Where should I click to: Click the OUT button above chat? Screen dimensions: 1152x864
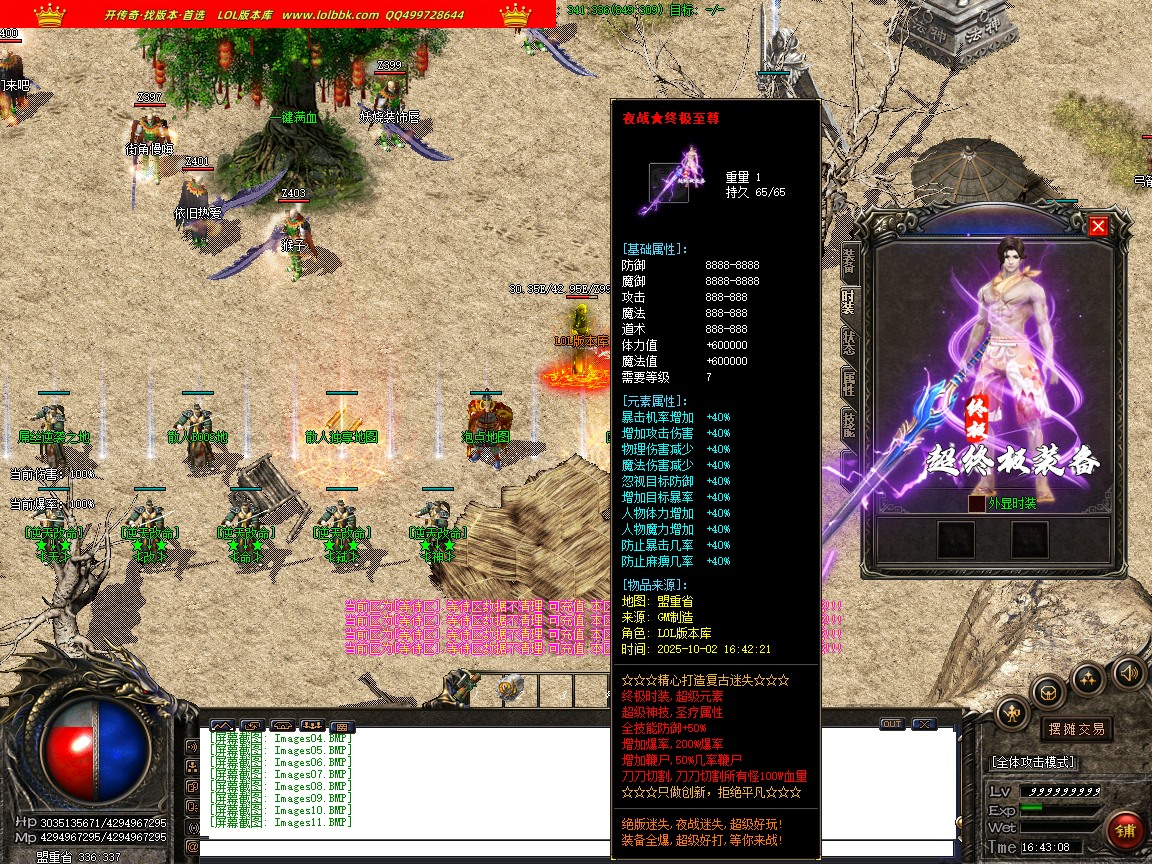891,724
